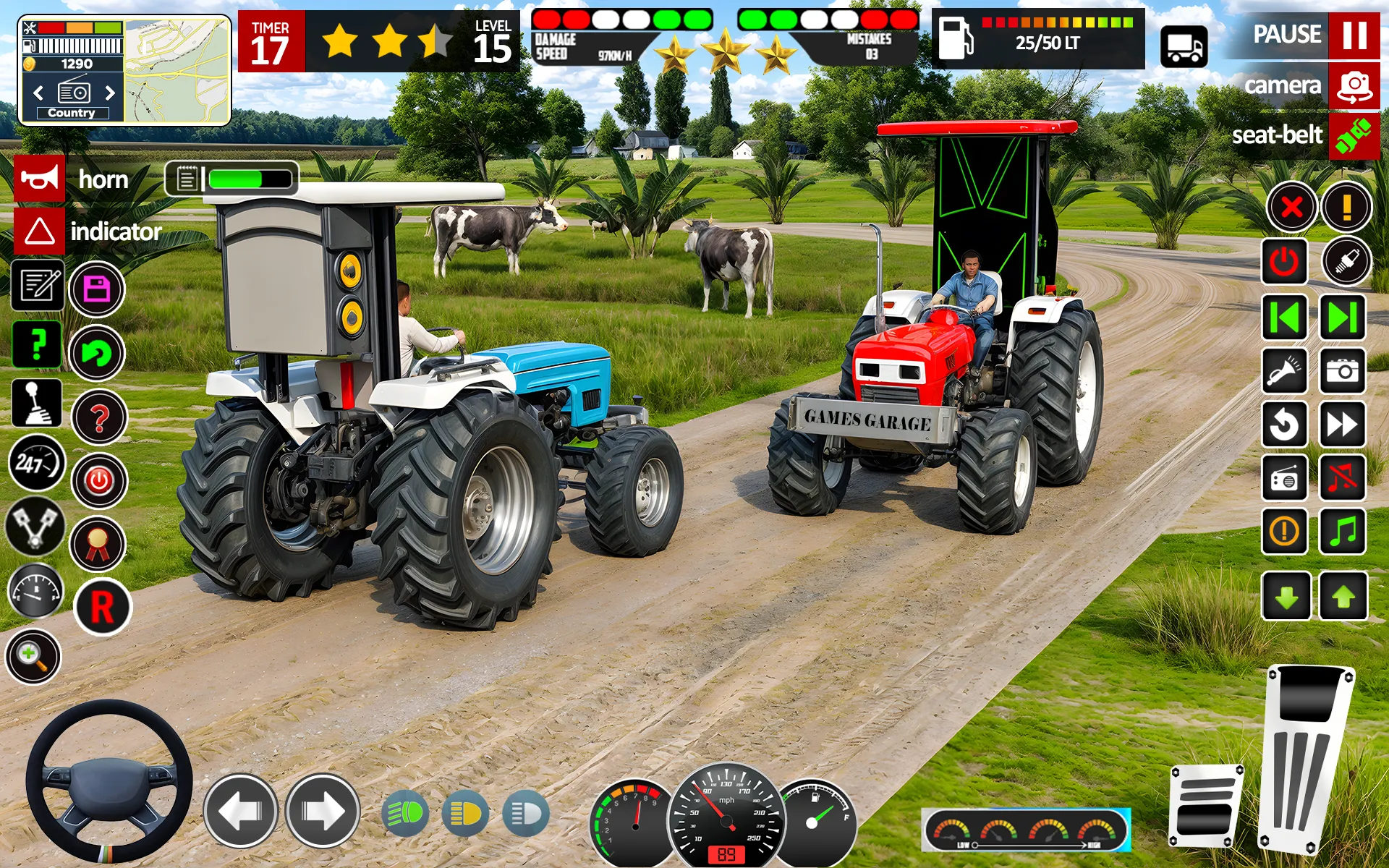Viewport: 1389px width, 868px height.
Task: Click right chevron for next radio station
Action: point(111,93)
